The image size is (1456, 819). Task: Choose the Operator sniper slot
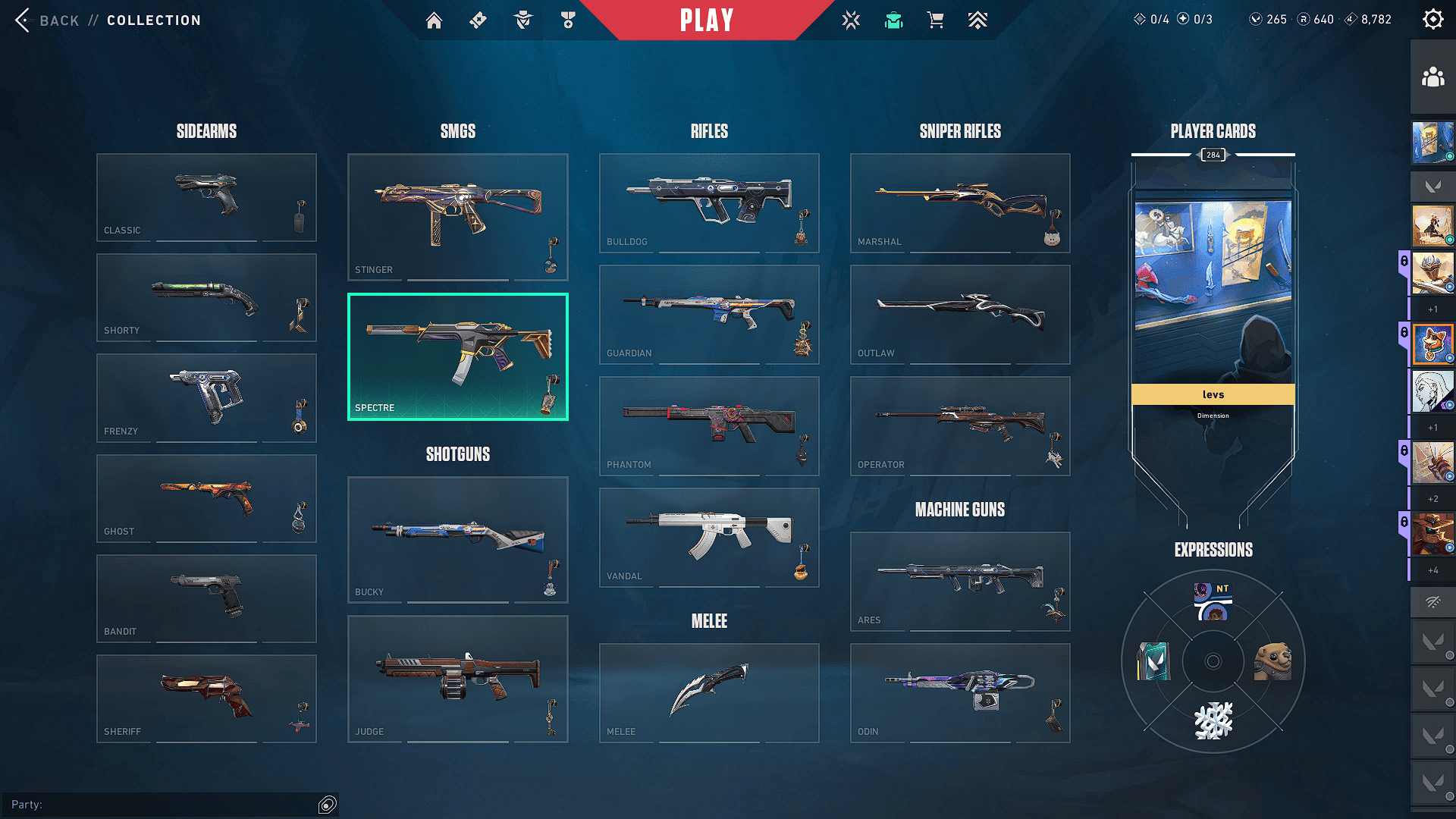[x=960, y=425]
